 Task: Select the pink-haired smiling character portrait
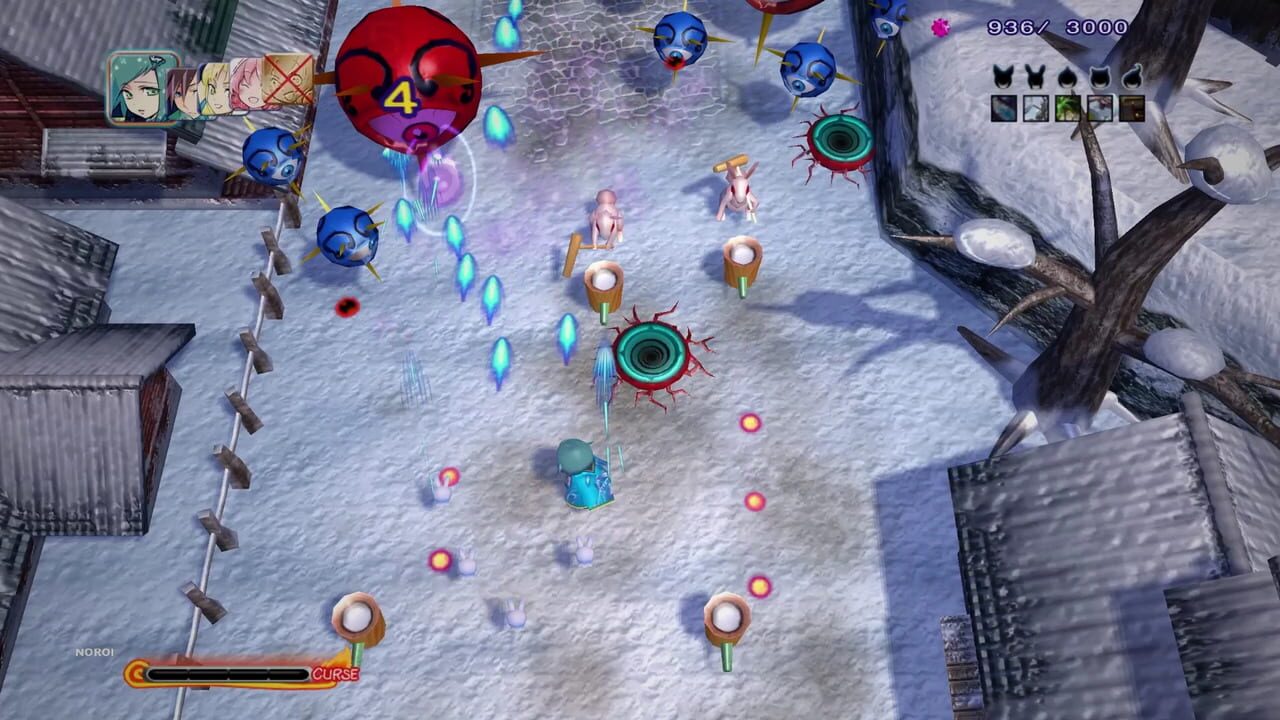pos(248,88)
